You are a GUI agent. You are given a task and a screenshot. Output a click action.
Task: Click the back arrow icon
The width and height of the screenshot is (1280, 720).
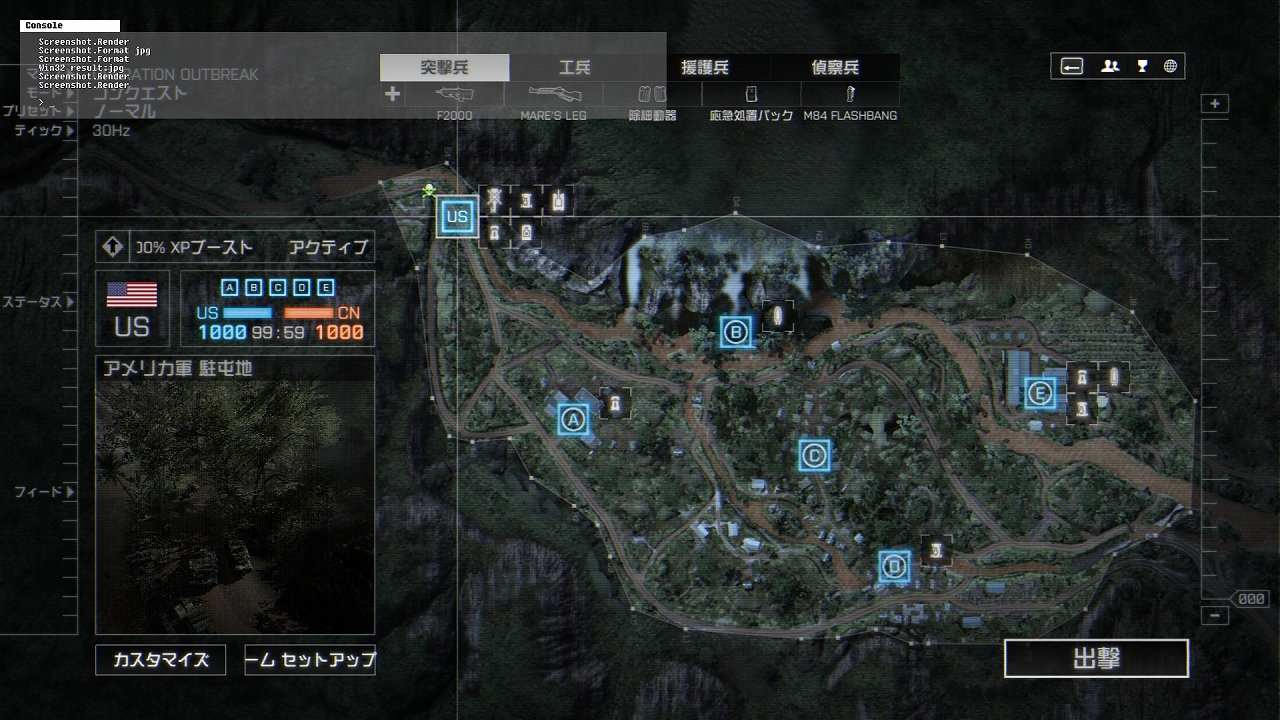(x=1072, y=67)
